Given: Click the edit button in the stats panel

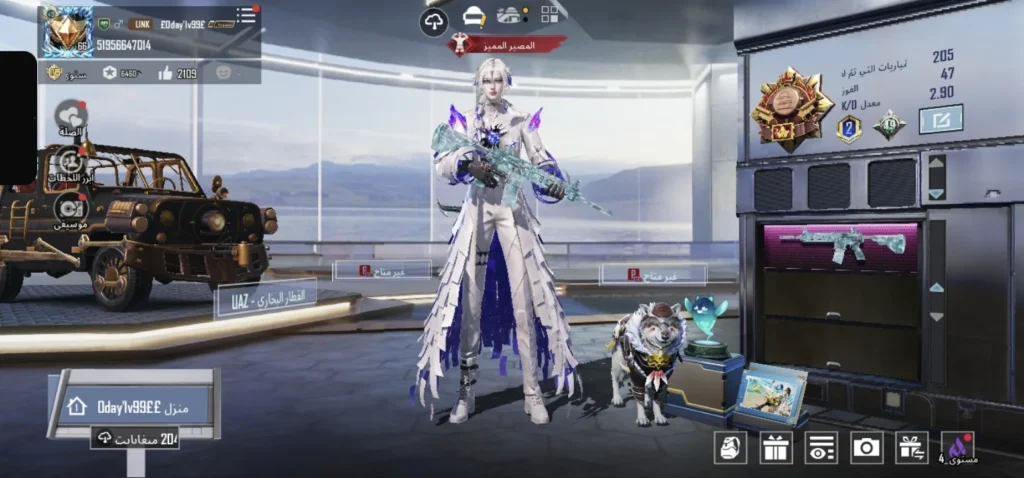Looking at the screenshot, I should (940, 119).
